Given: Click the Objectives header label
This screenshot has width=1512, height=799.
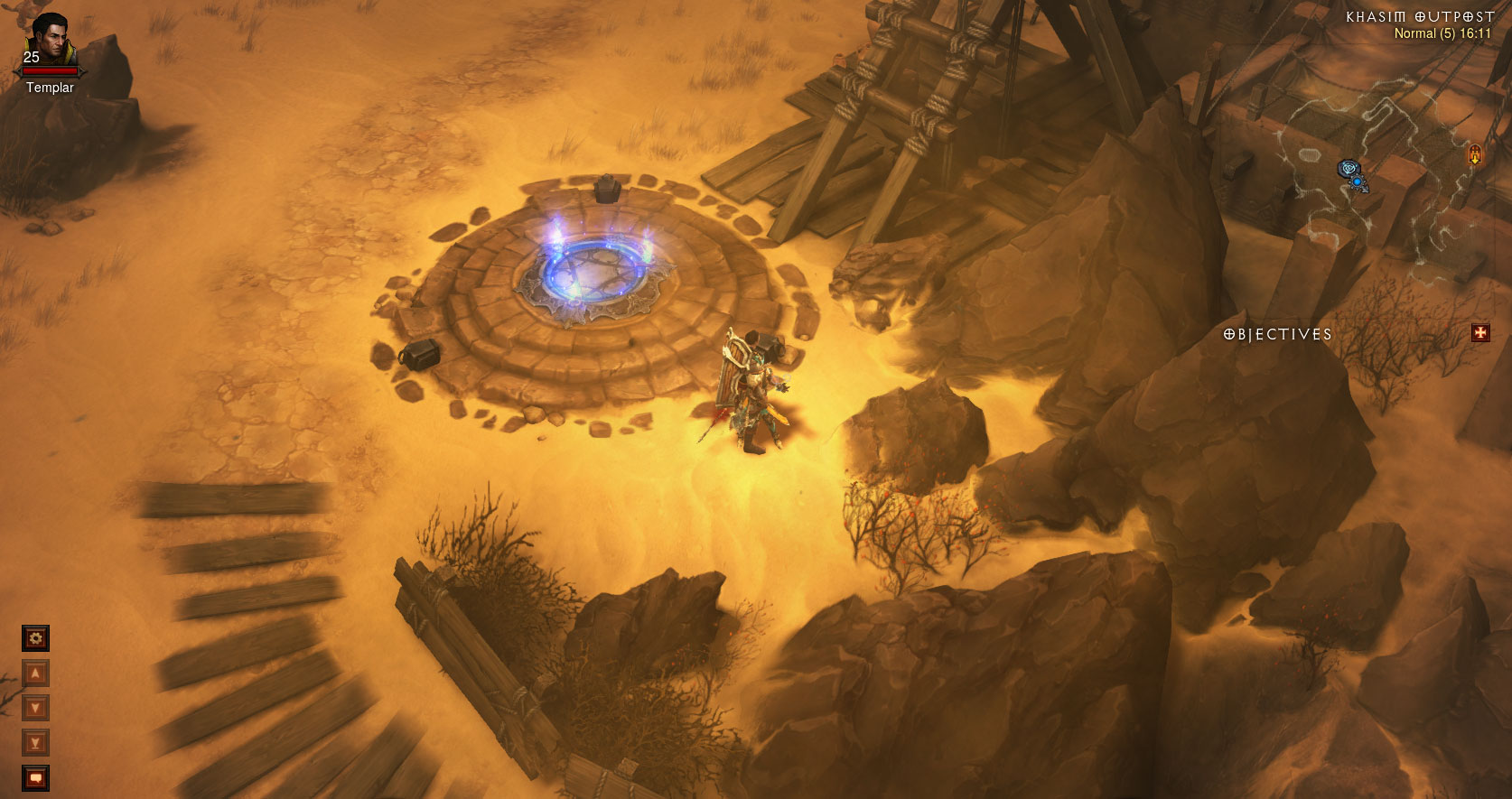Looking at the screenshot, I should coord(1277,334).
